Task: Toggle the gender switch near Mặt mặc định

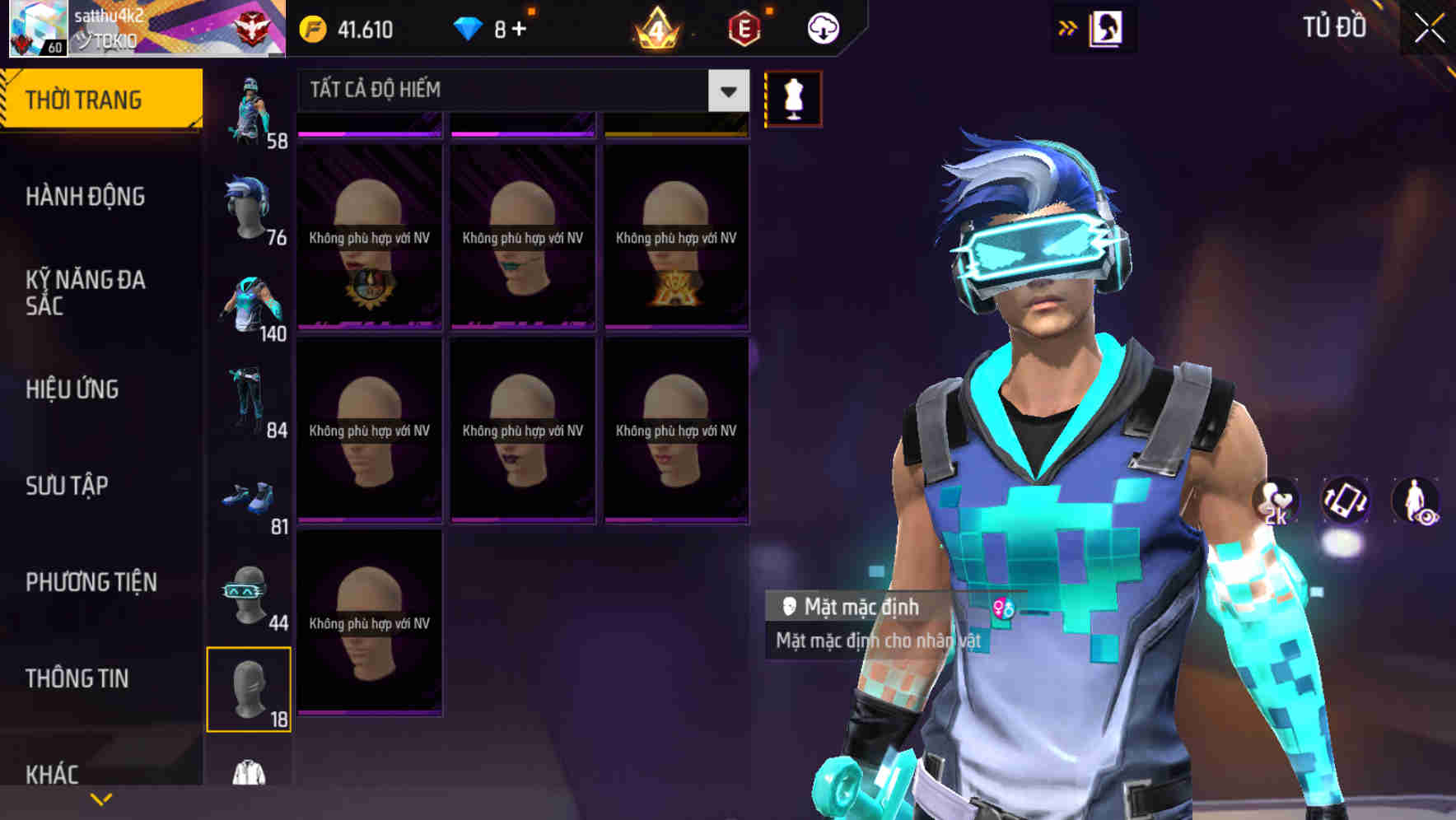Action: pos(1002,609)
